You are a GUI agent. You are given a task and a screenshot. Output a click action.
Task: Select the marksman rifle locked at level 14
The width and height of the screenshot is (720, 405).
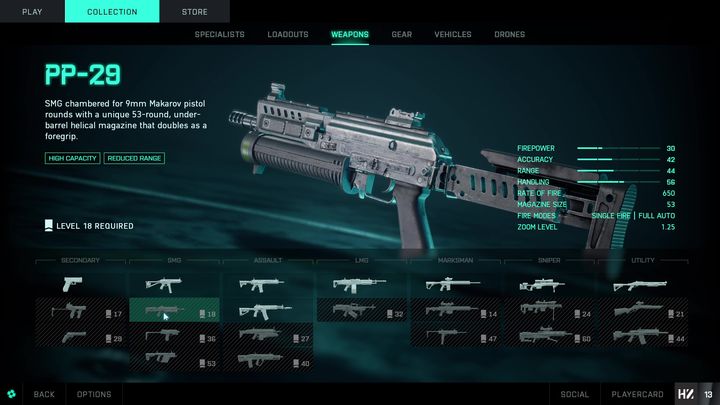point(455,313)
